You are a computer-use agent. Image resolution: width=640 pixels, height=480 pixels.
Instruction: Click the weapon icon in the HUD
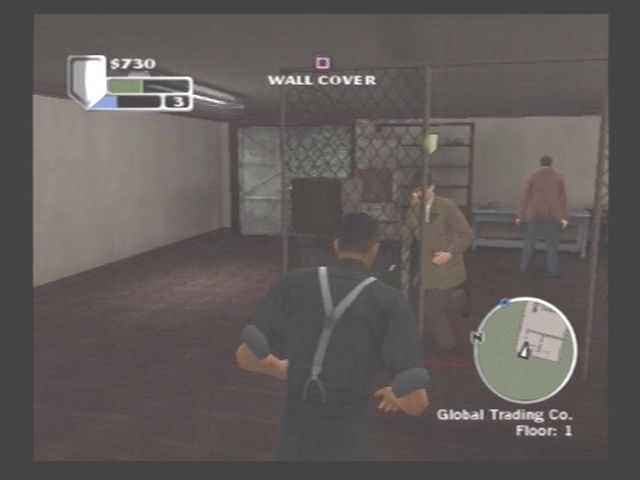(85, 78)
